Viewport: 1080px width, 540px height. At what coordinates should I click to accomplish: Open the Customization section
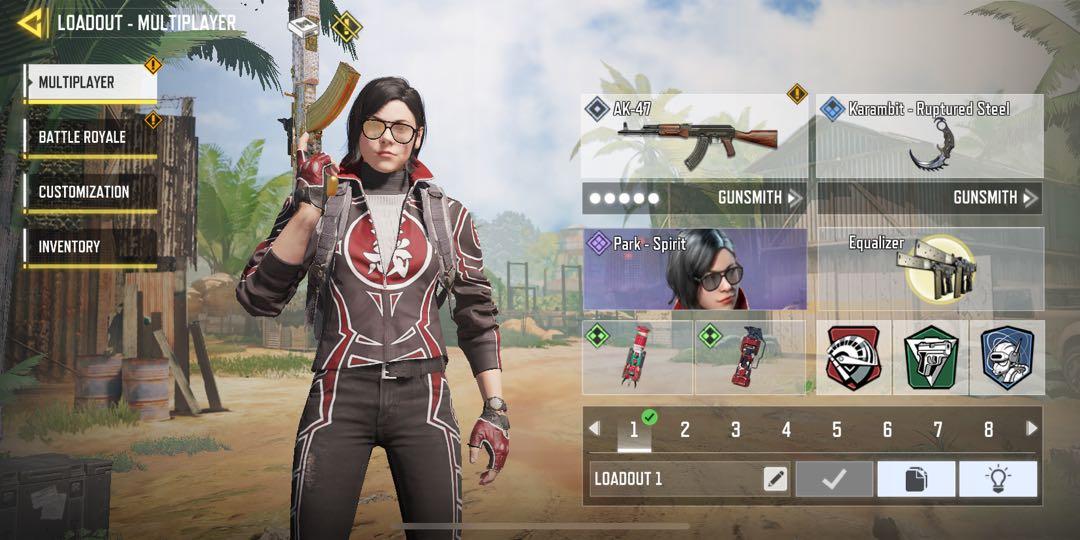pos(90,192)
